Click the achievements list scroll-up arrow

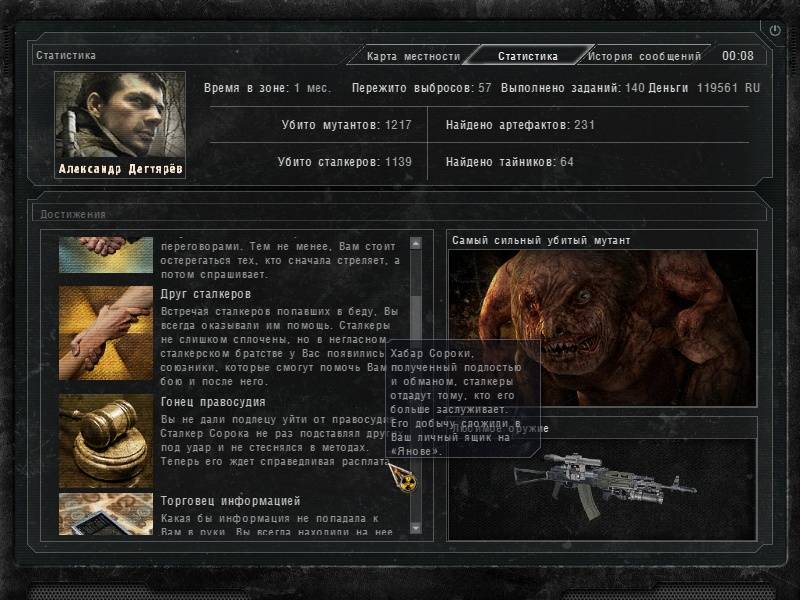click(x=416, y=243)
